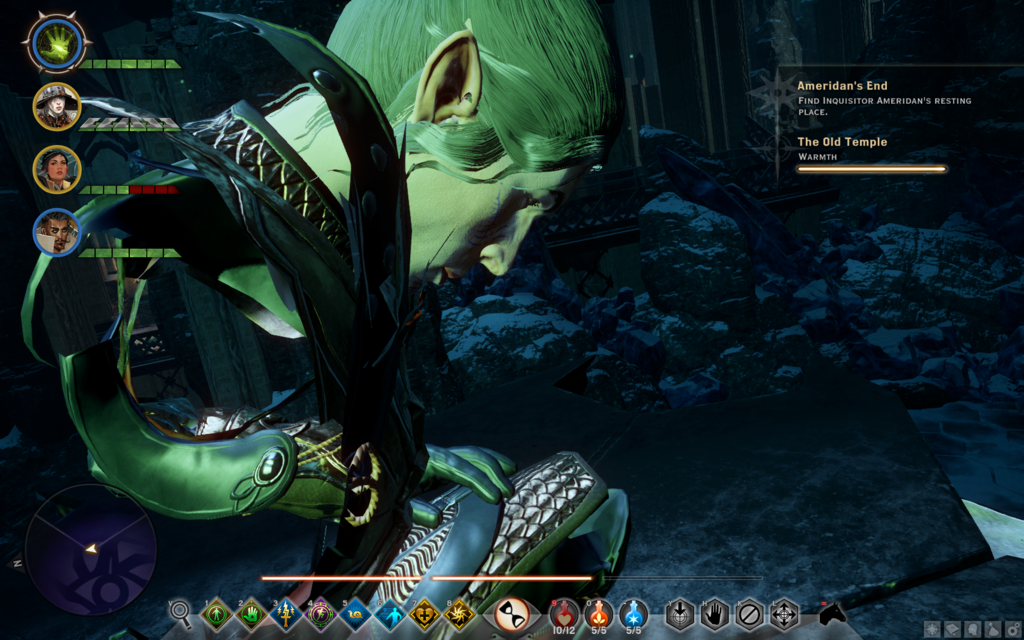Use the golden swirl ability in slot 8

(x=460, y=613)
